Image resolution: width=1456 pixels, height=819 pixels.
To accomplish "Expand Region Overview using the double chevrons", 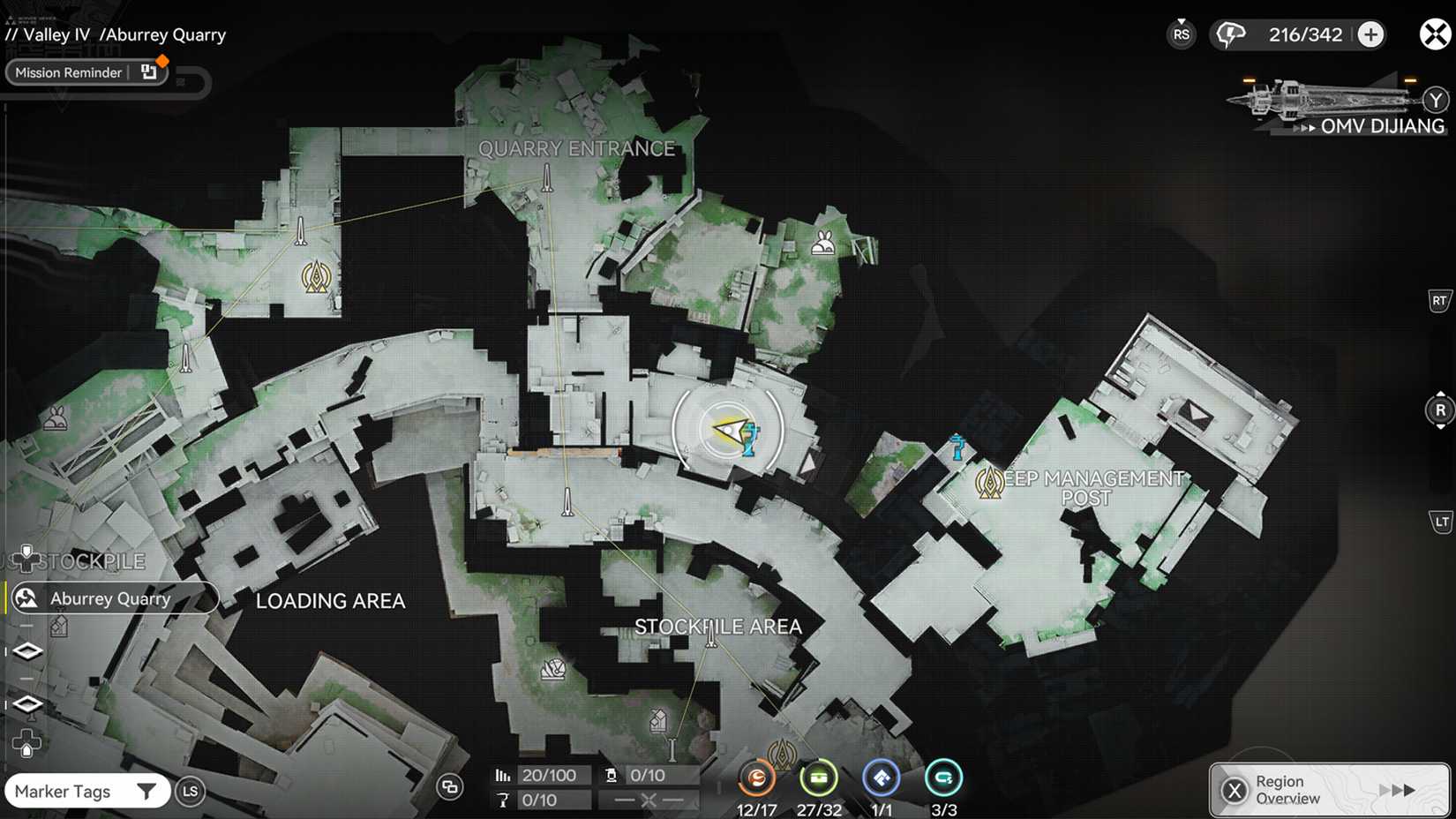I will [1400, 790].
